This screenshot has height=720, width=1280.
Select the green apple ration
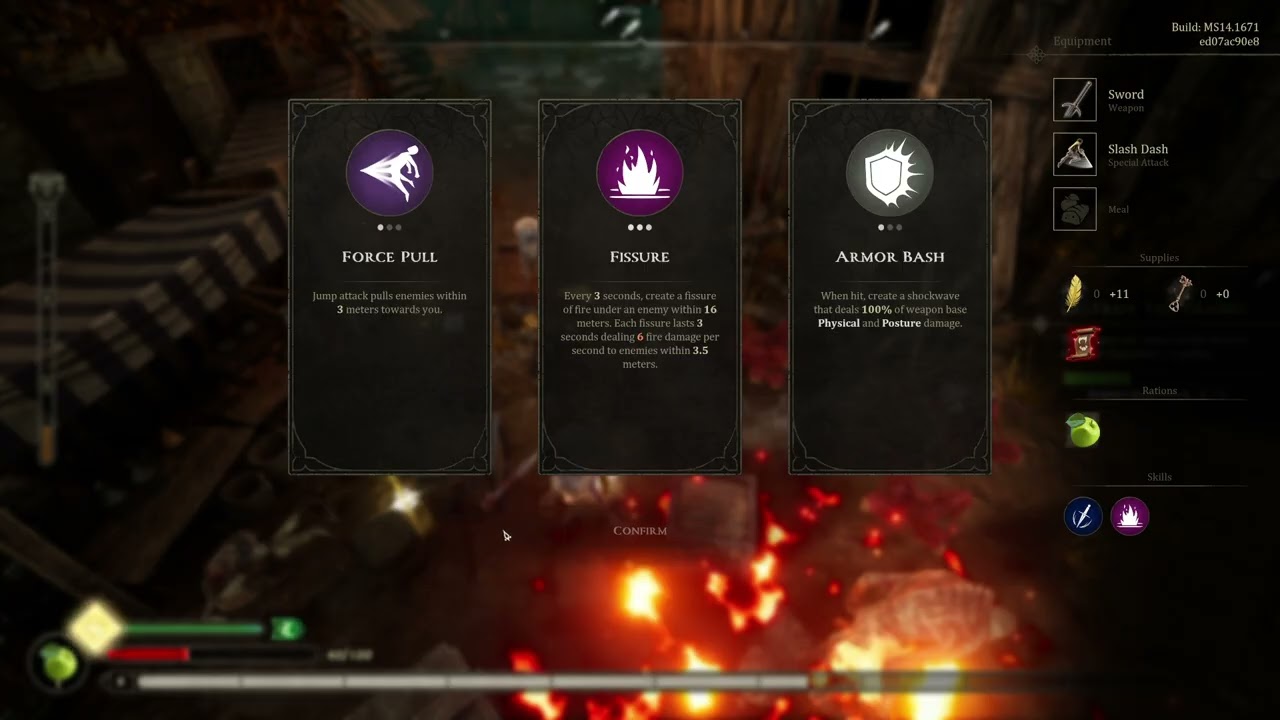pos(1083,431)
